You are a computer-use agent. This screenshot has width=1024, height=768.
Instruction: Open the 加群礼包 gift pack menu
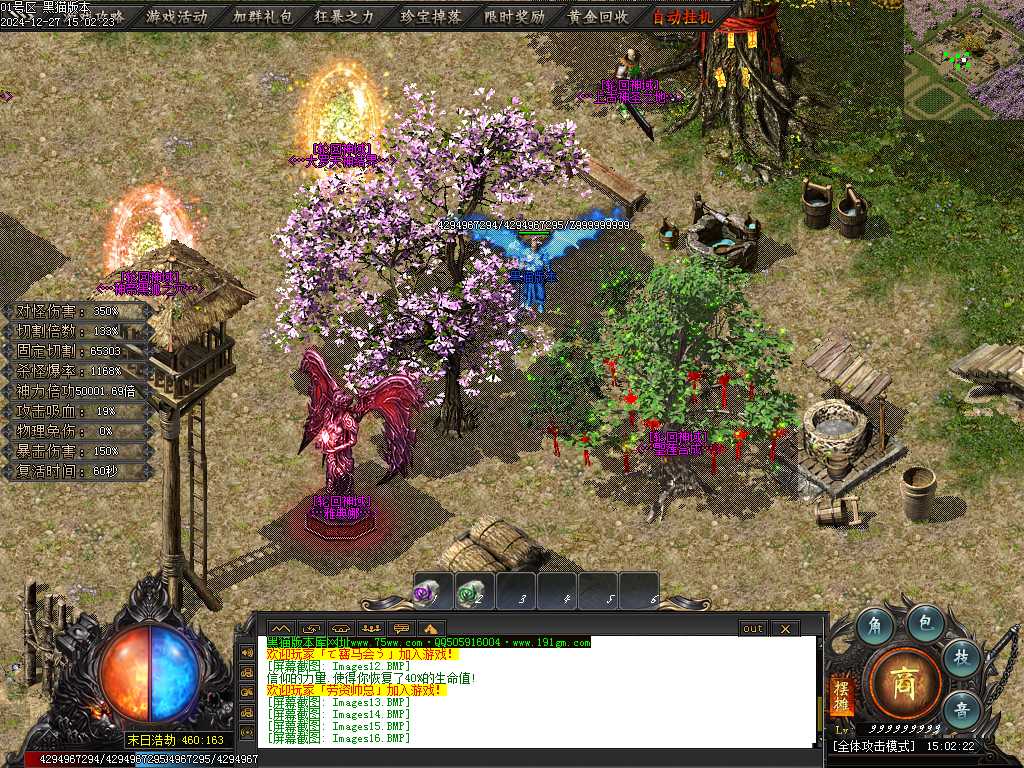(x=261, y=16)
